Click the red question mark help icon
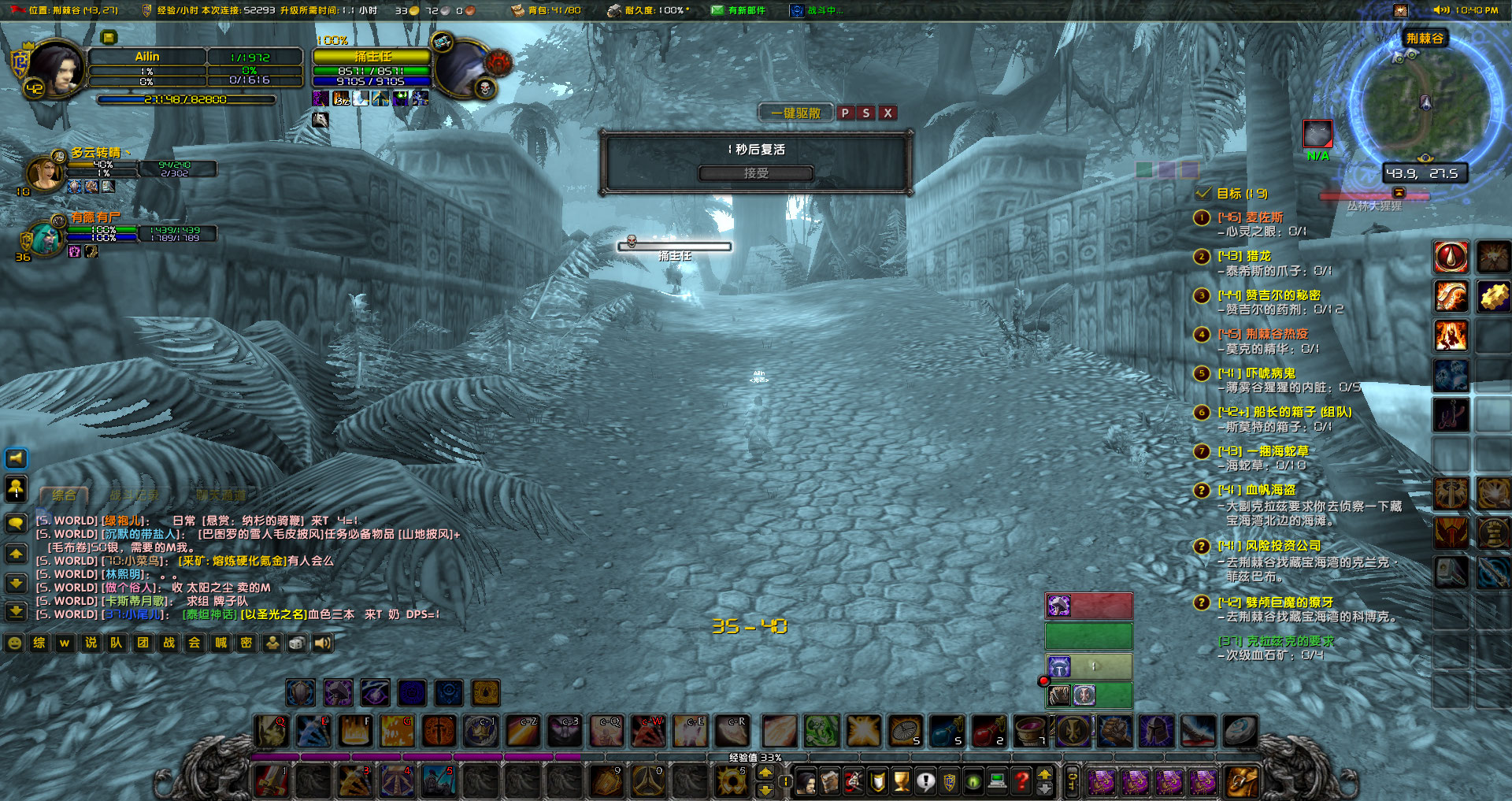1512x801 pixels. pos(1023,781)
